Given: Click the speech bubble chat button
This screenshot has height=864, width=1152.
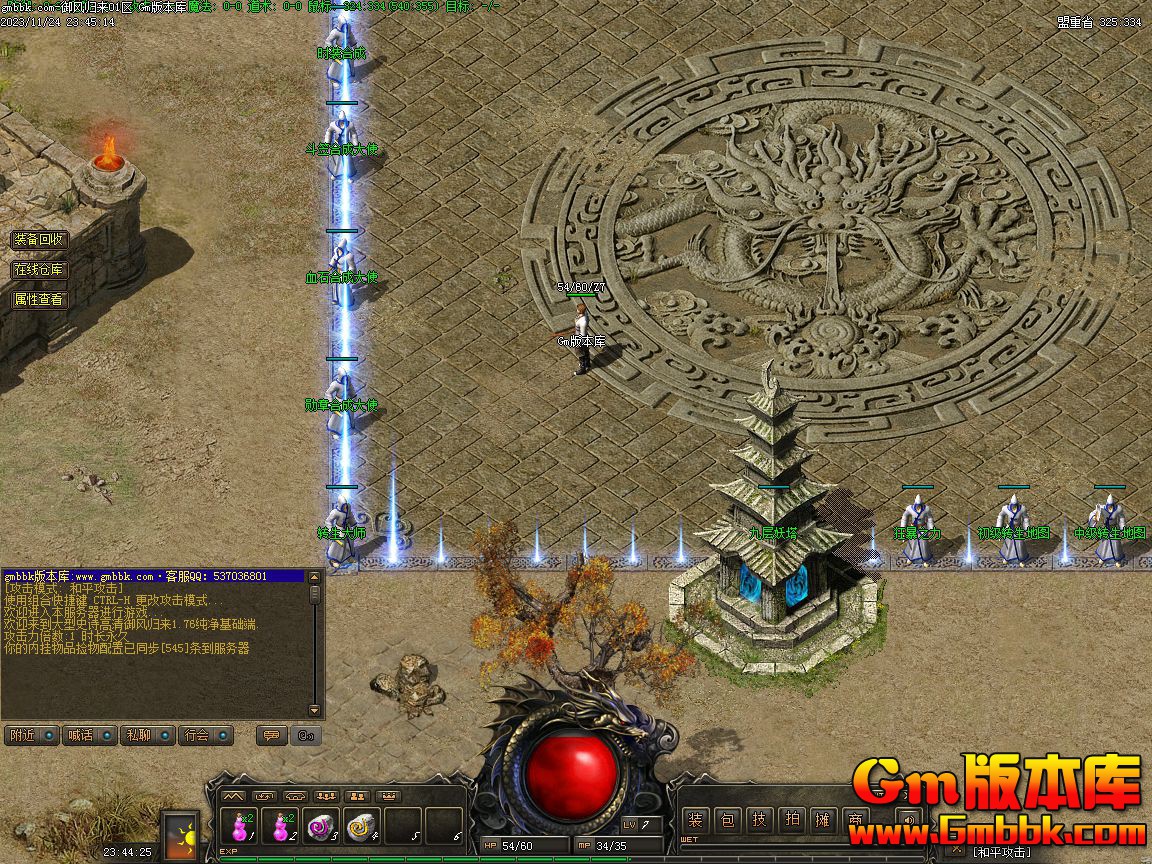Looking at the screenshot, I should (x=269, y=735).
